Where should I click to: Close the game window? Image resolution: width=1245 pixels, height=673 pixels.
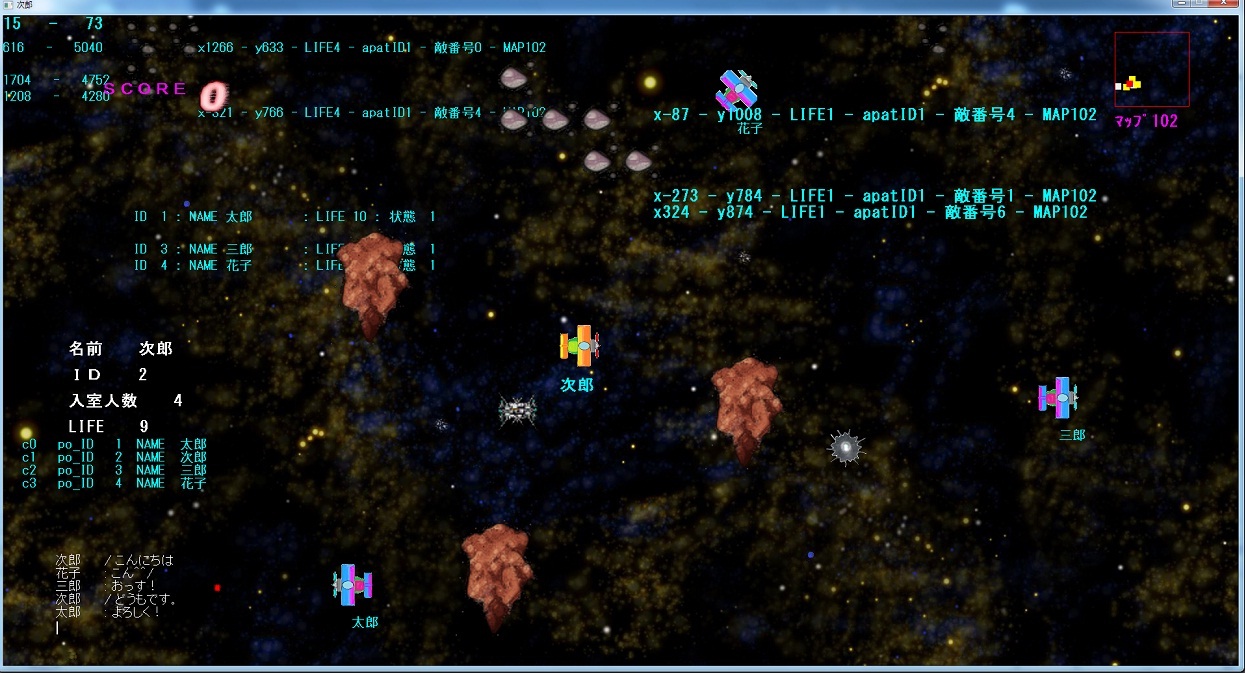click(1222, 5)
